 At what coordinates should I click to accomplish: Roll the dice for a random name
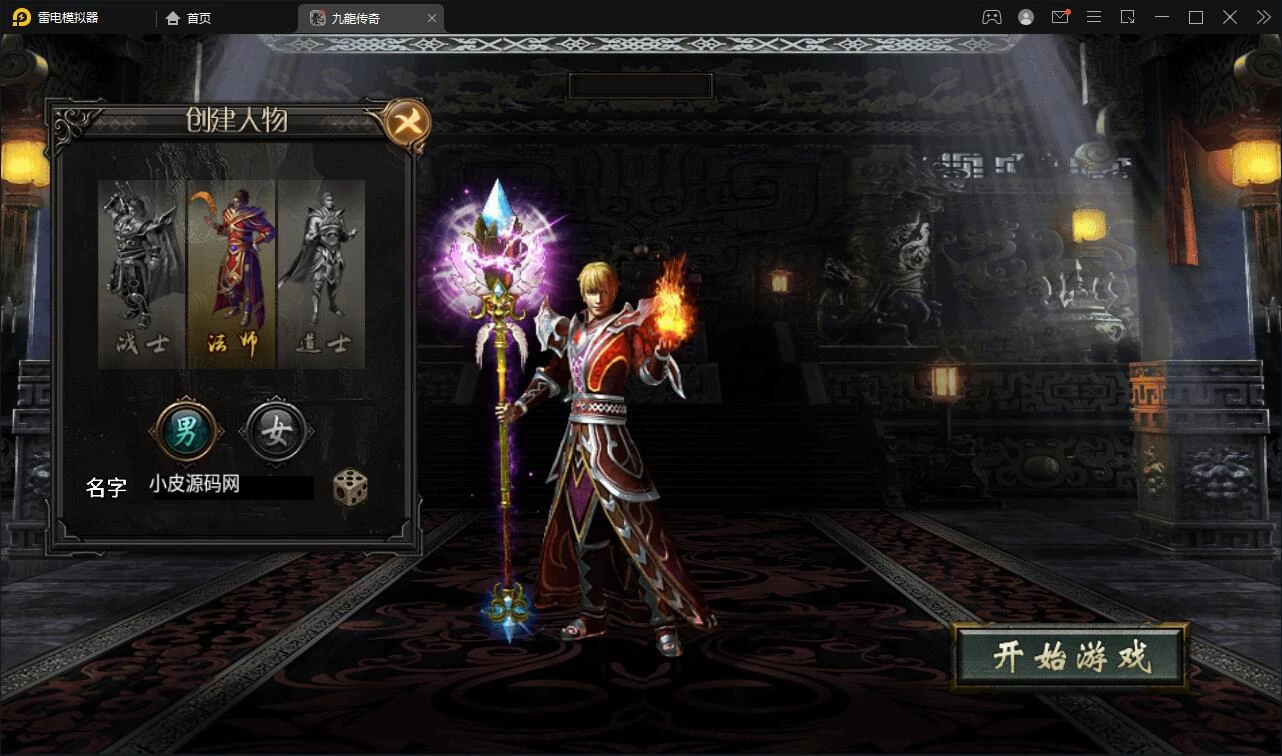tap(350, 487)
